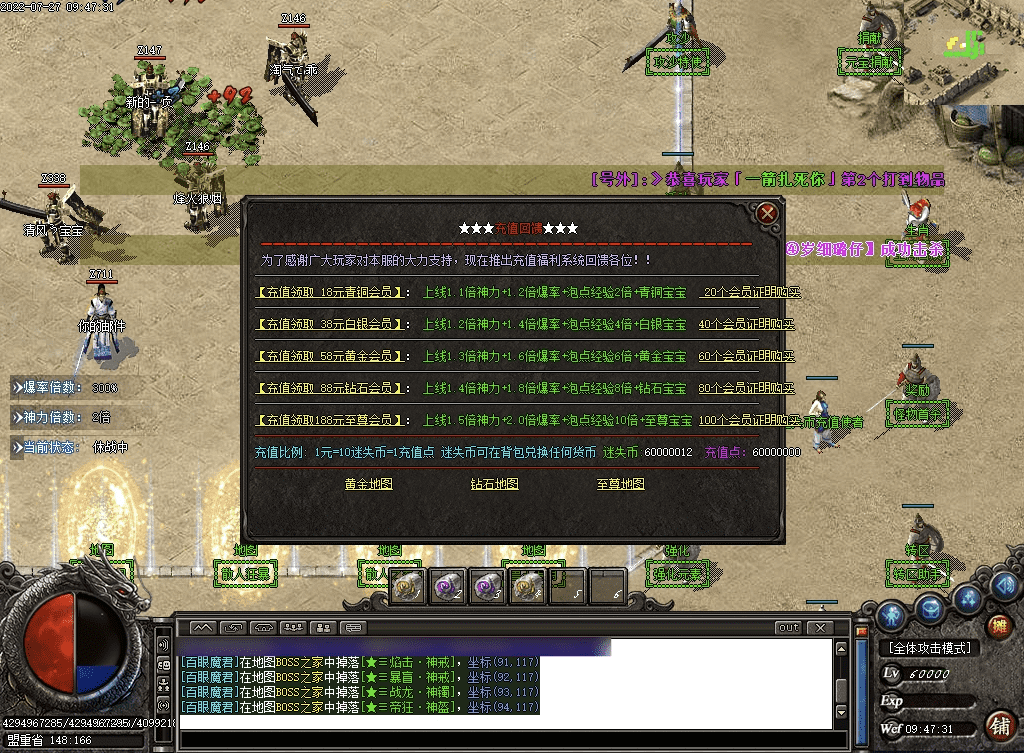This screenshot has width=1024, height=753.
Task: Claim the 58元黄金会员 recharge reward
Action: click(331, 356)
